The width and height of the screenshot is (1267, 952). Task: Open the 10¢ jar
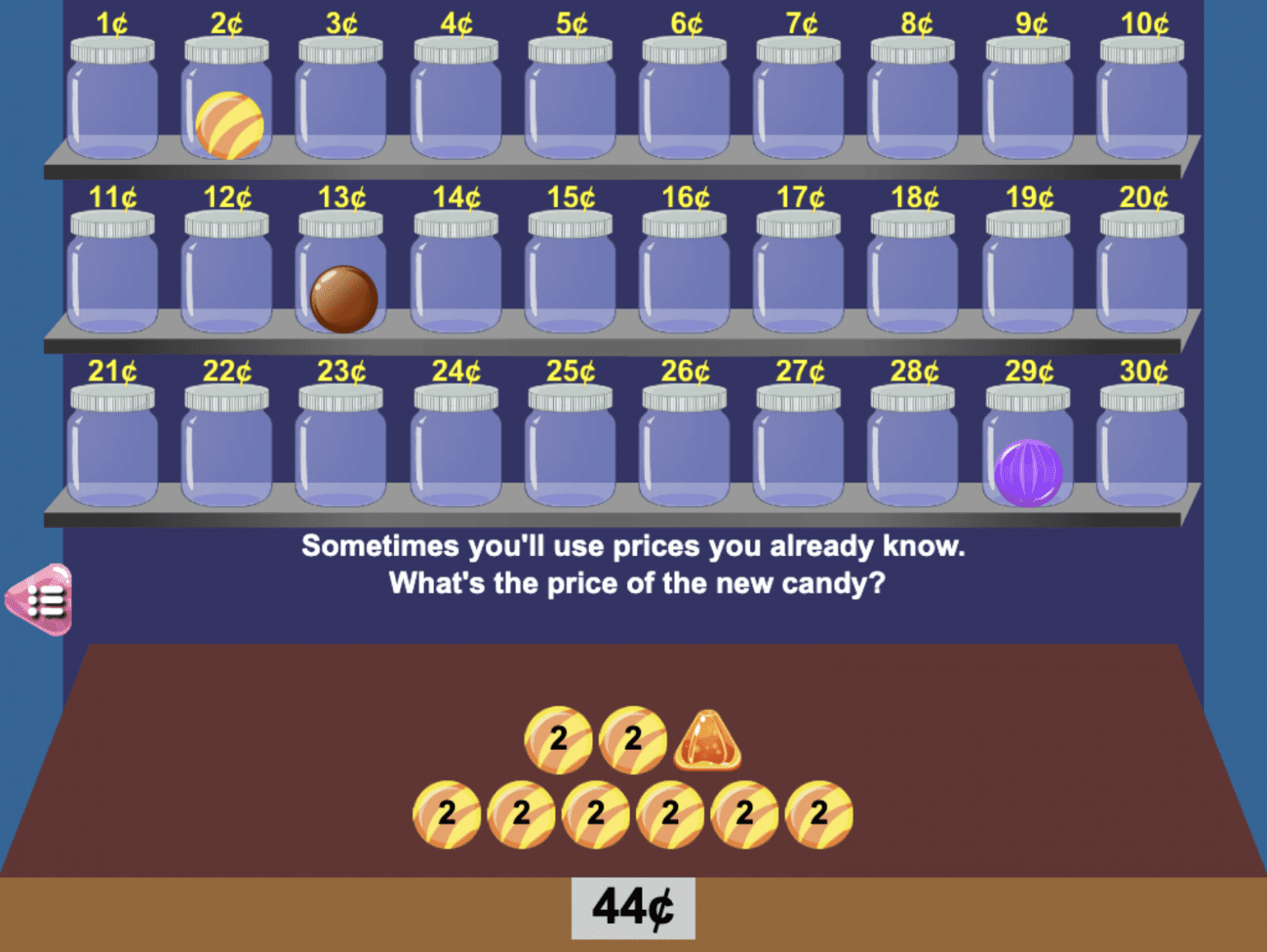[x=1141, y=107]
